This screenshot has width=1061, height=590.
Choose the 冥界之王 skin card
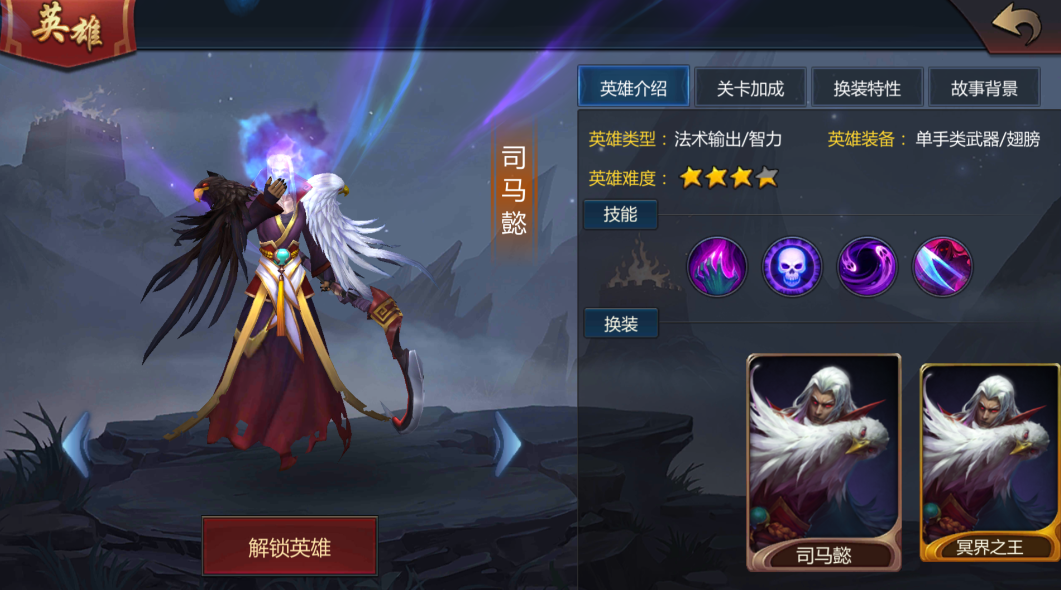point(990,462)
